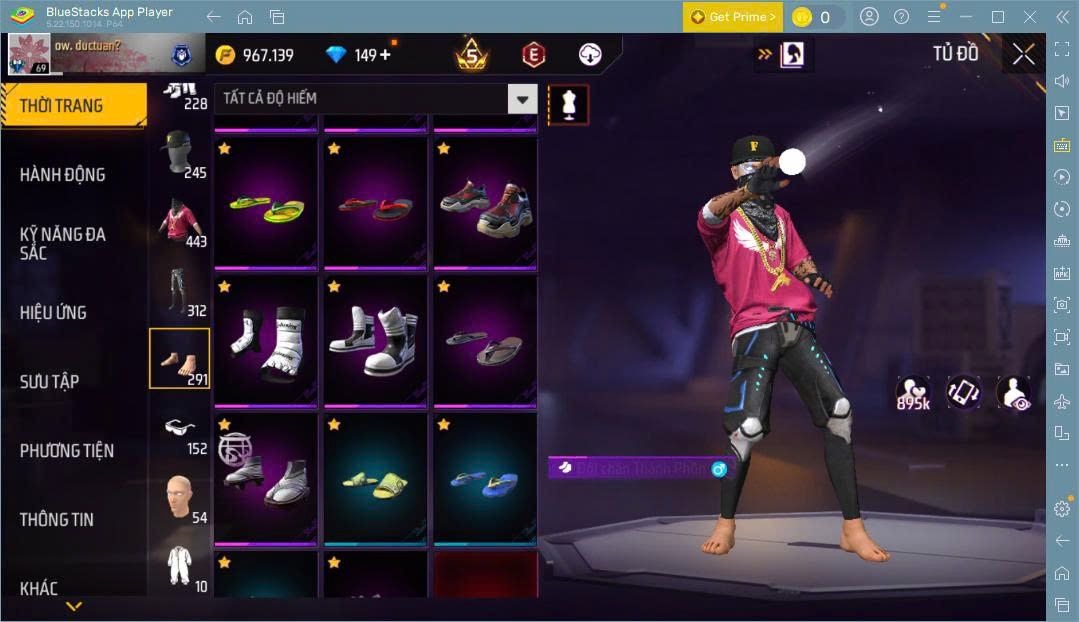Go to the Phương Tiện tab
The width and height of the screenshot is (1079, 622).
(66, 450)
